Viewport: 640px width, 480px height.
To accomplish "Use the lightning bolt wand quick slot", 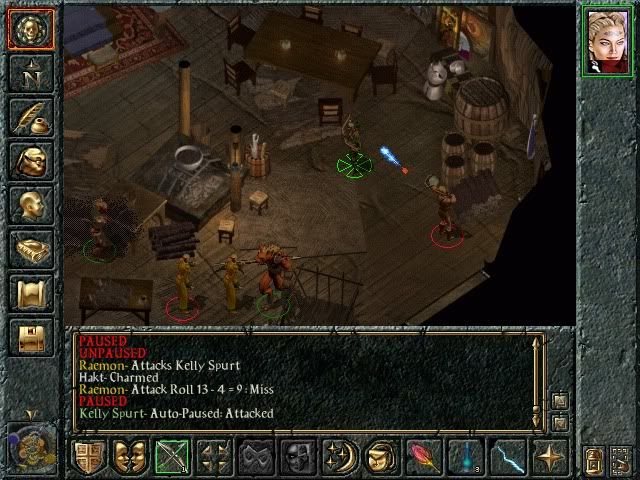I will point(507,457).
